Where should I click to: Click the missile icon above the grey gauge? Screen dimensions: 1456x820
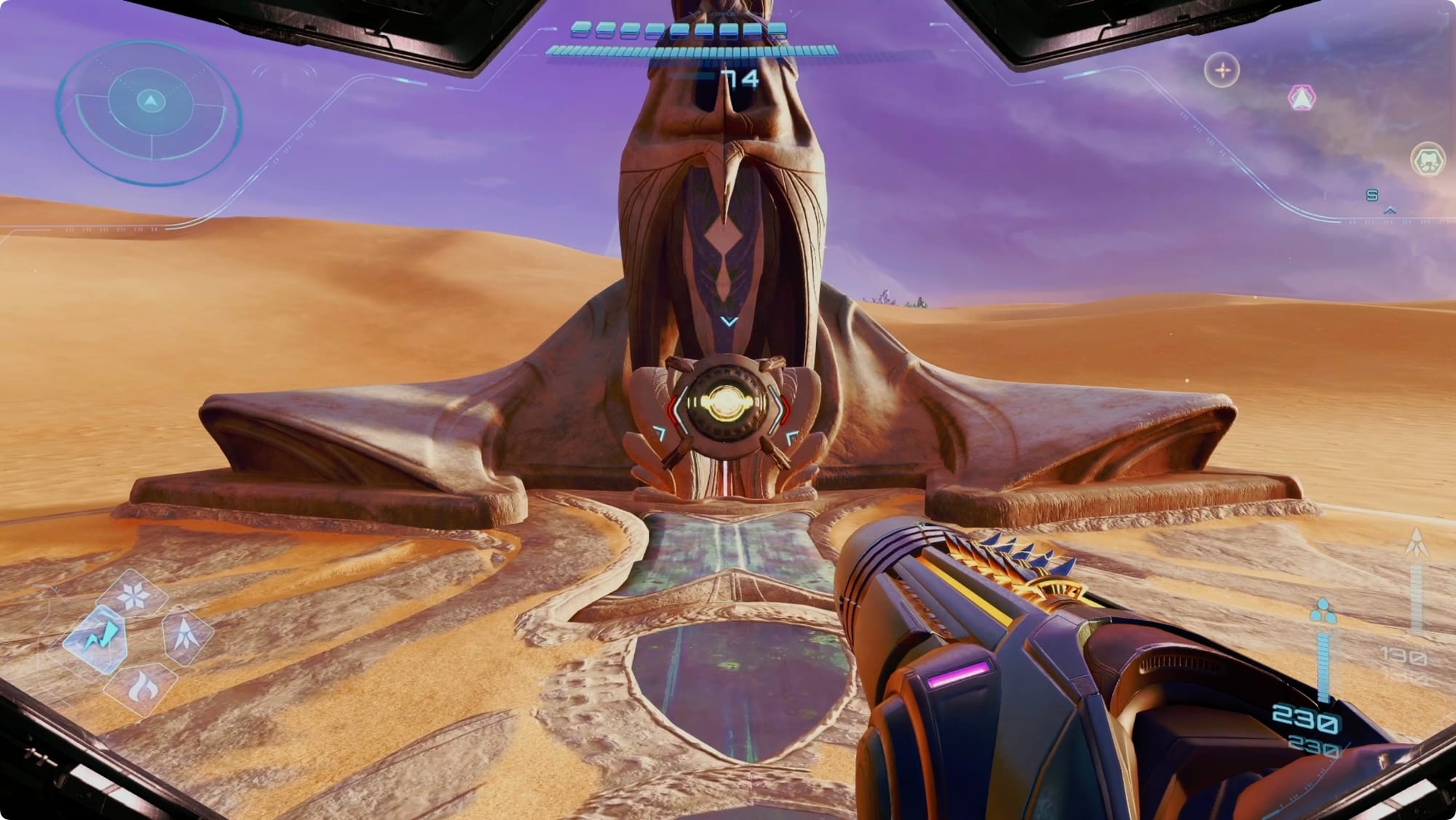tap(1417, 542)
